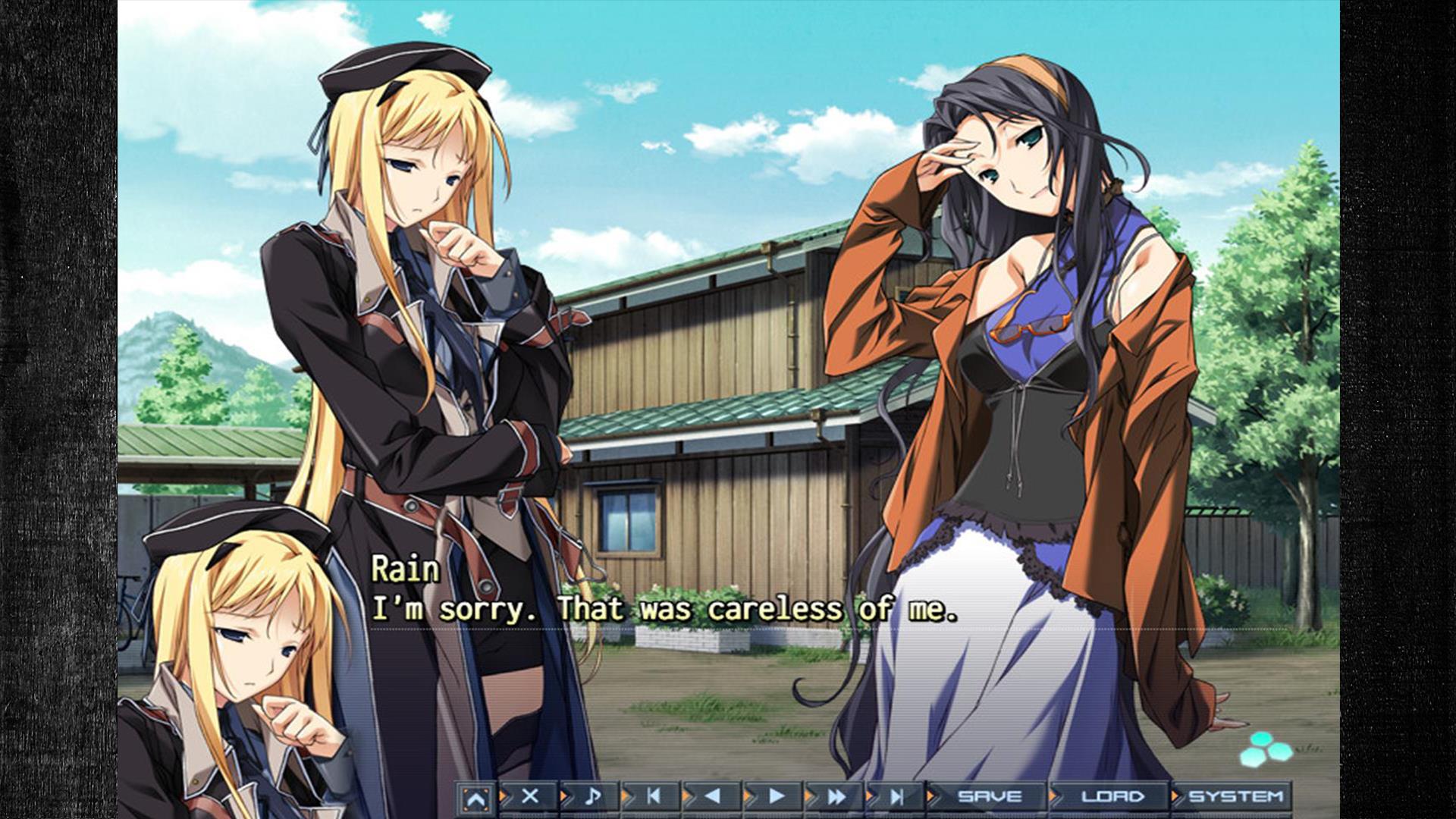Open the SYSTEM settings
The height and width of the screenshot is (819, 1456).
click(x=1235, y=796)
